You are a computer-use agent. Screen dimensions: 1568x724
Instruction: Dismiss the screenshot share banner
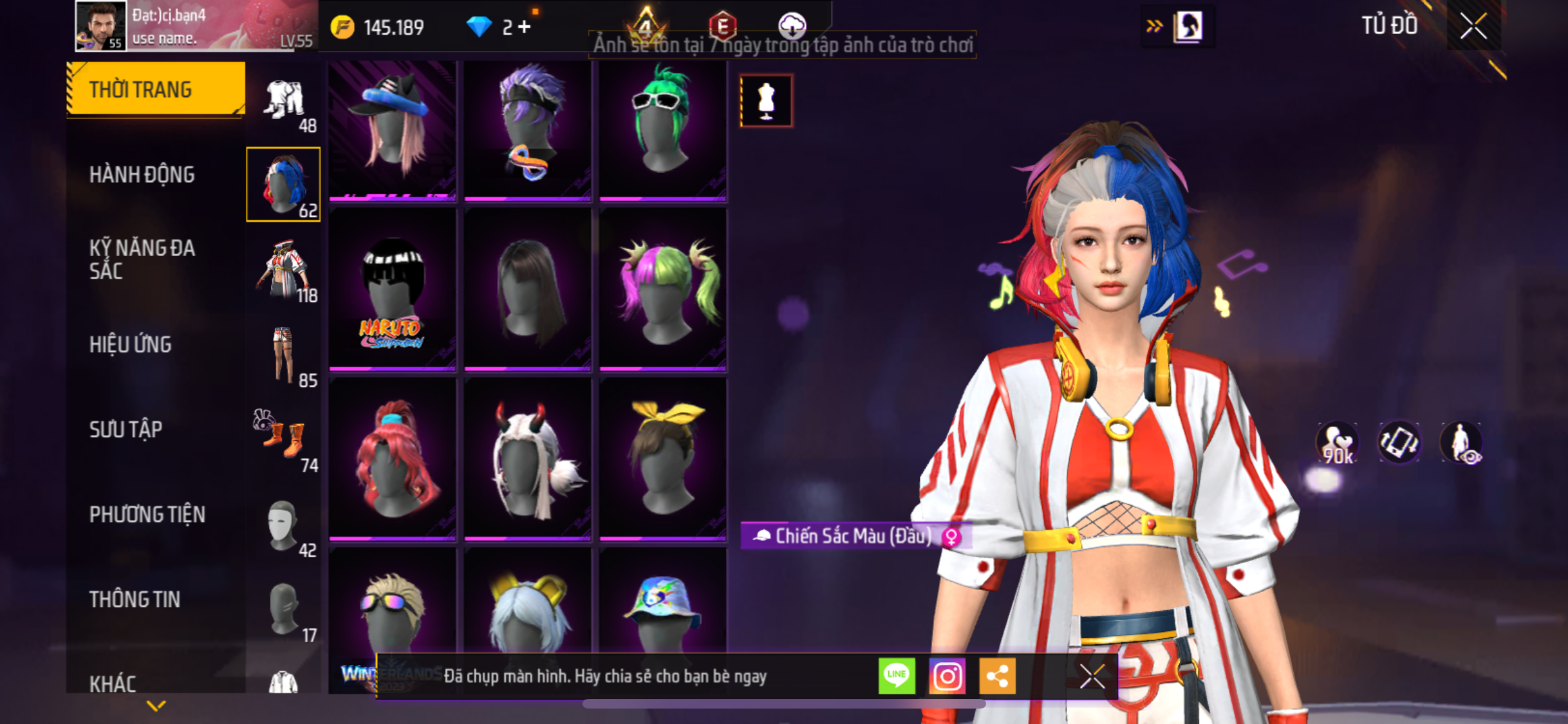pyautogui.click(x=1092, y=676)
